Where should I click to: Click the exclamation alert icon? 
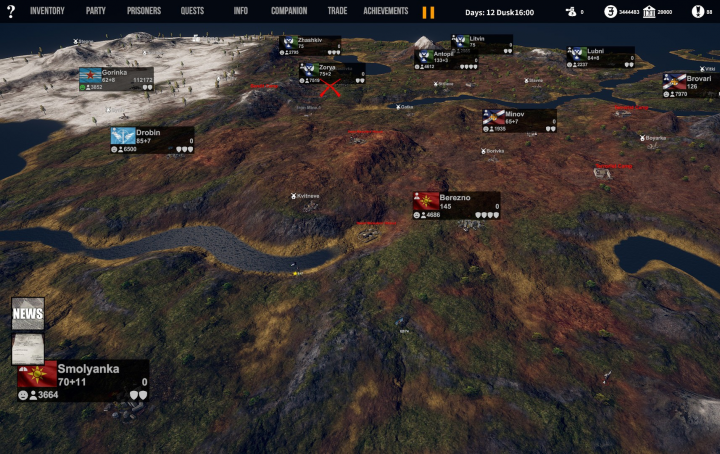(x=696, y=12)
